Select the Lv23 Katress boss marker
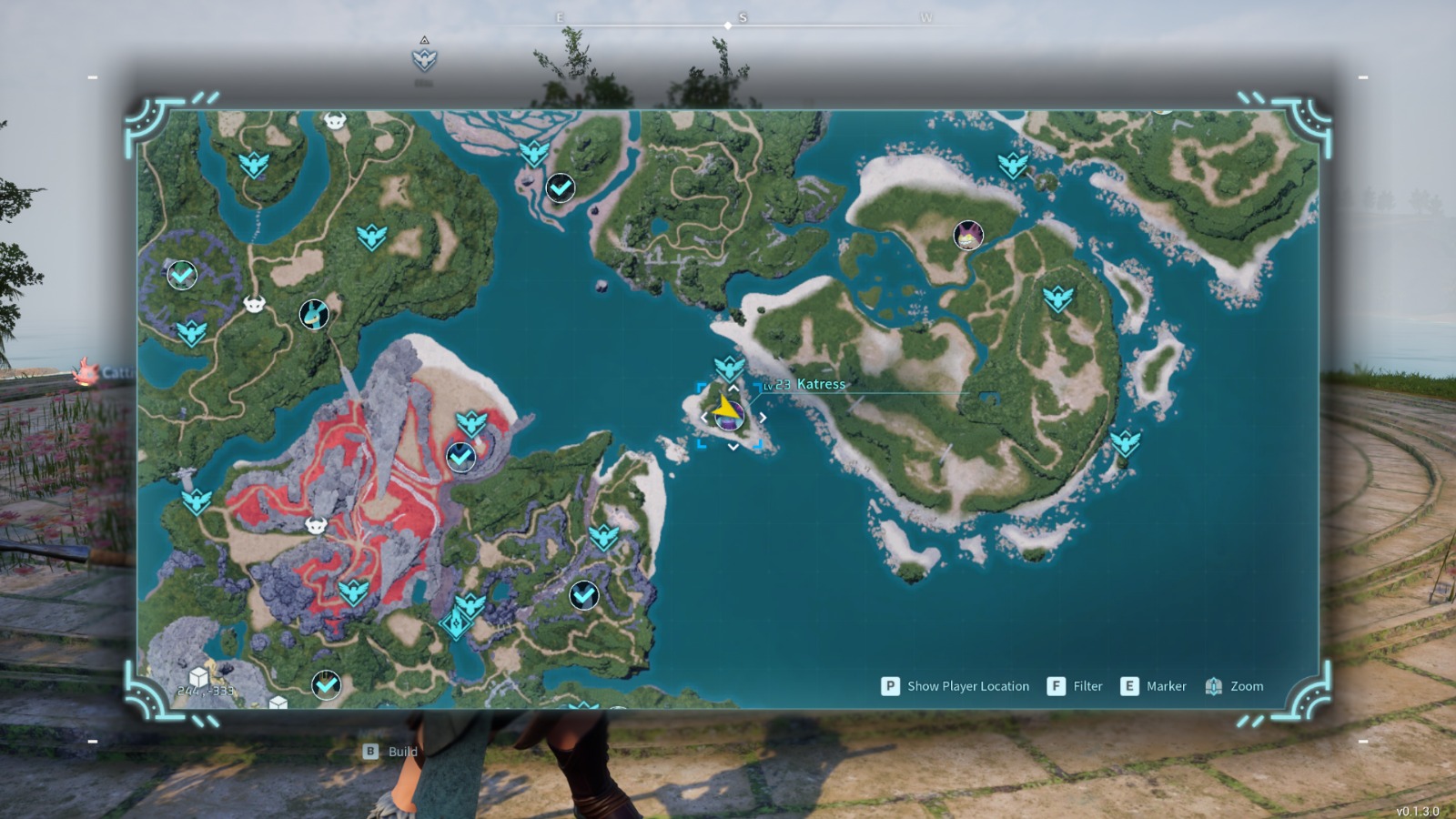Image resolution: width=1456 pixels, height=819 pixels. (729, 418)
